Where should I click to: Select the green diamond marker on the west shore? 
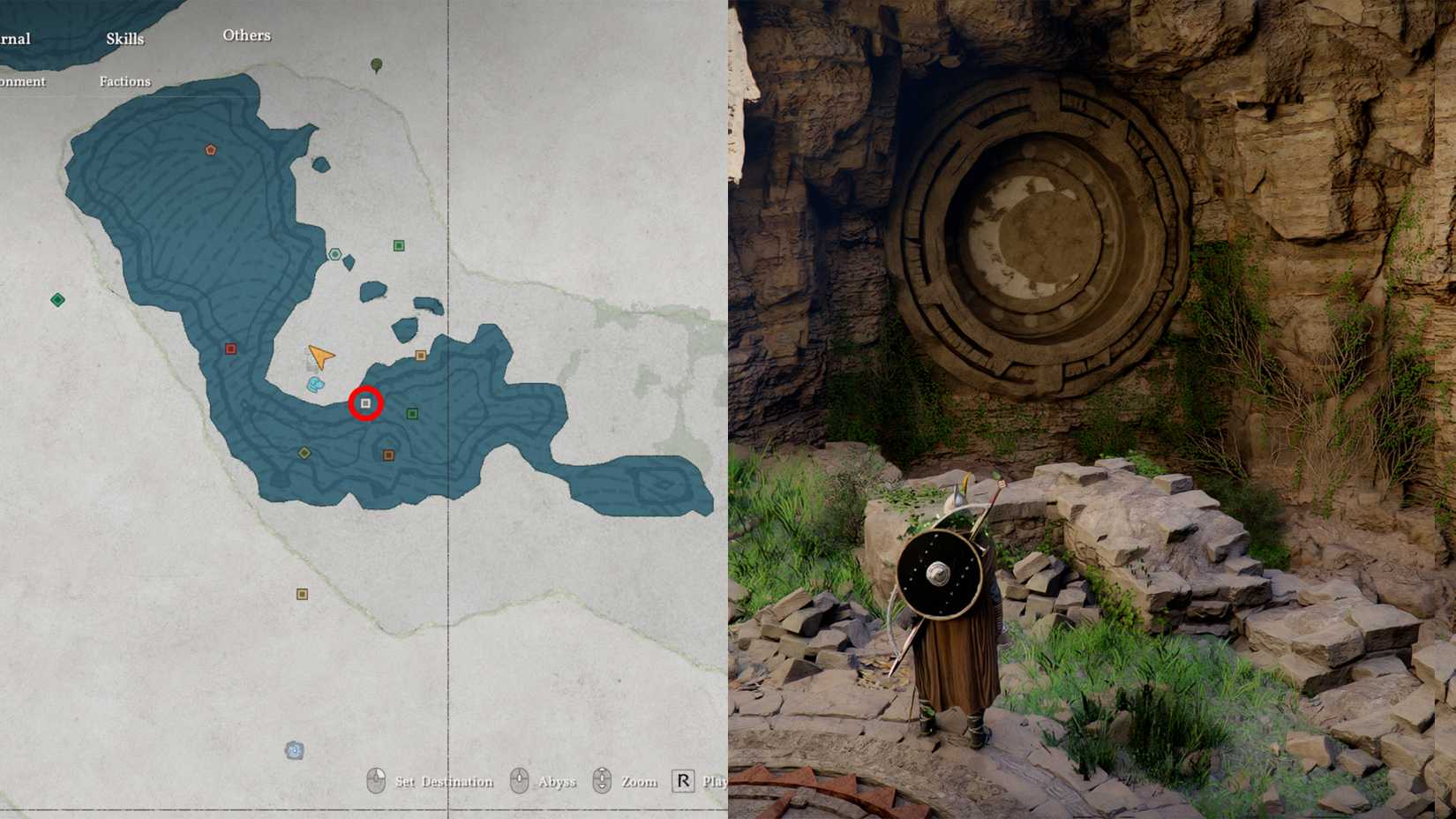(x=58, y=299)
